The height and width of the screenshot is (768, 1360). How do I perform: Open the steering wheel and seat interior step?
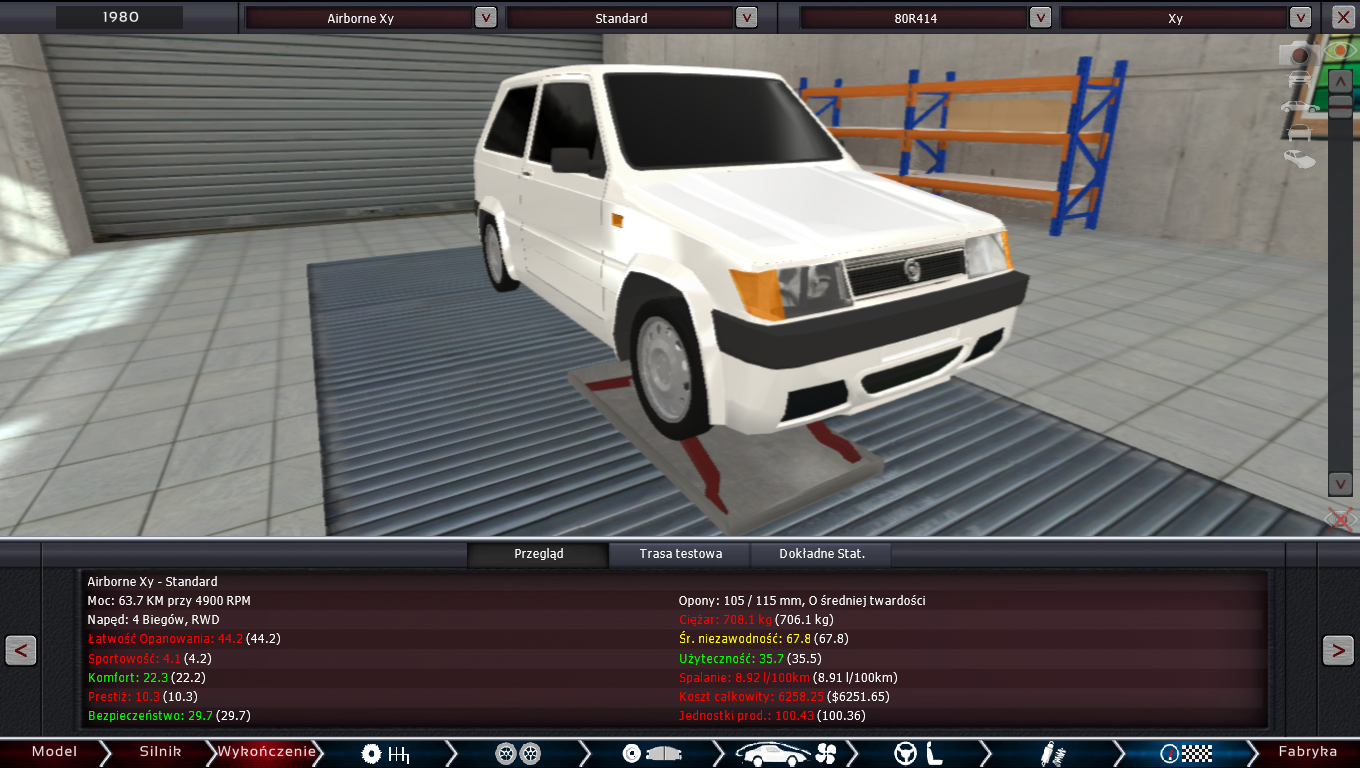point(918,753)
